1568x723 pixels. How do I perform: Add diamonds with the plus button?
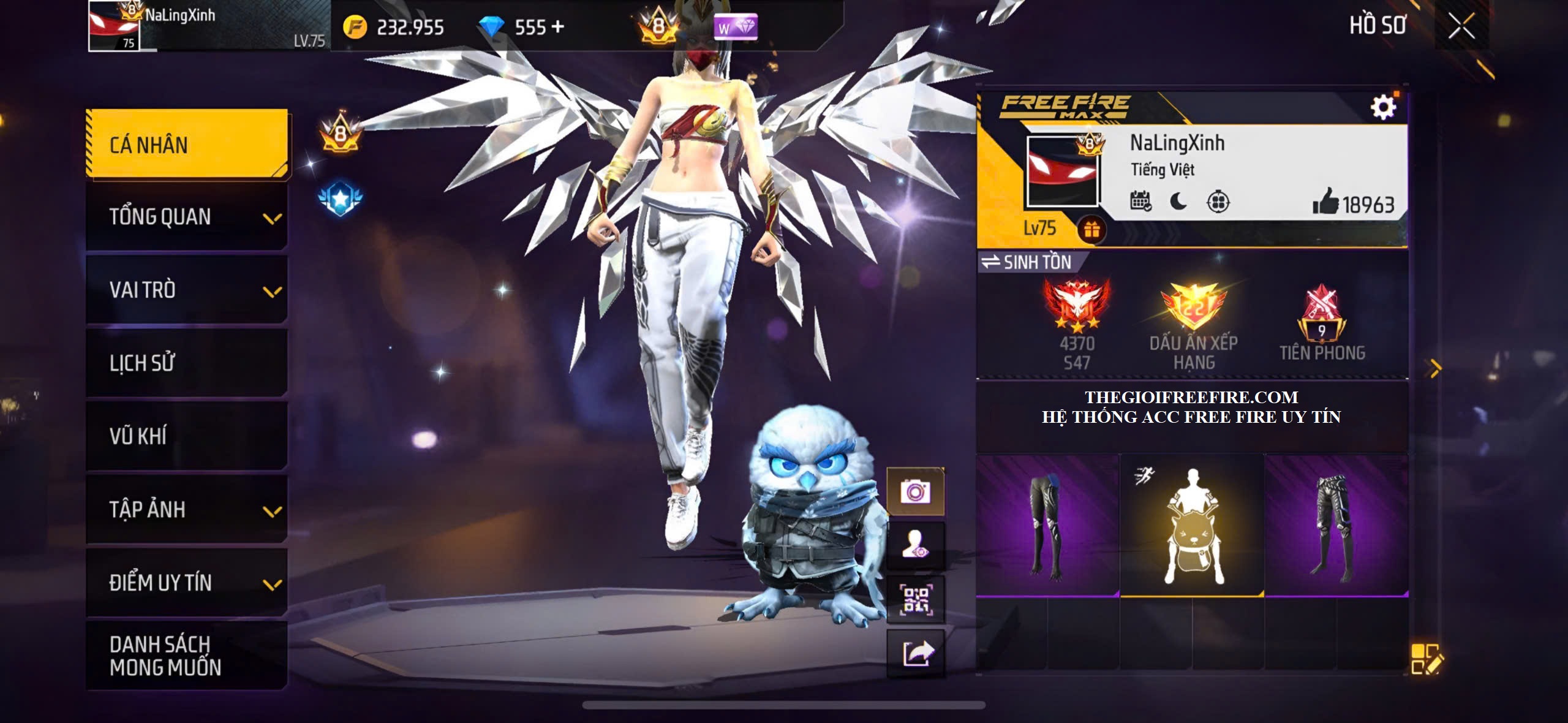[x=557, y=27]
